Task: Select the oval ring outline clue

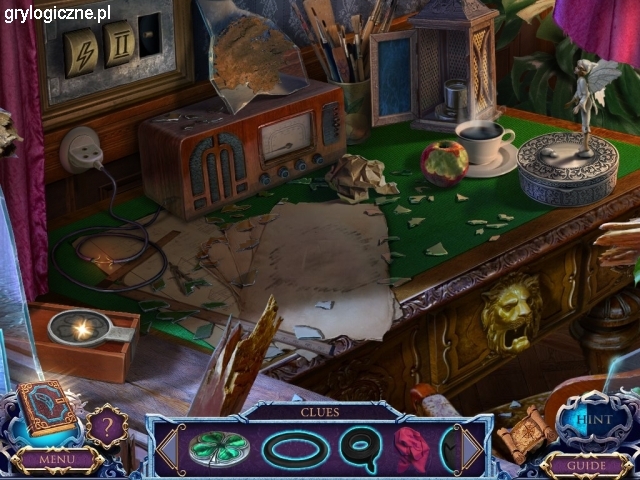Action: [295, 449]
